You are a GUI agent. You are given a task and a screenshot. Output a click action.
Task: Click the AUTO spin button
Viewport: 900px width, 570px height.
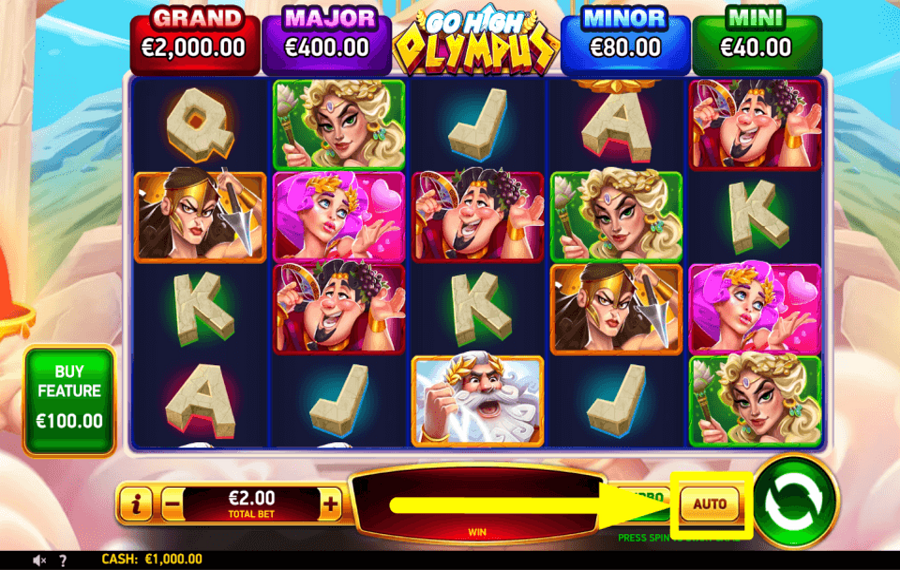[x=709, y=504]
